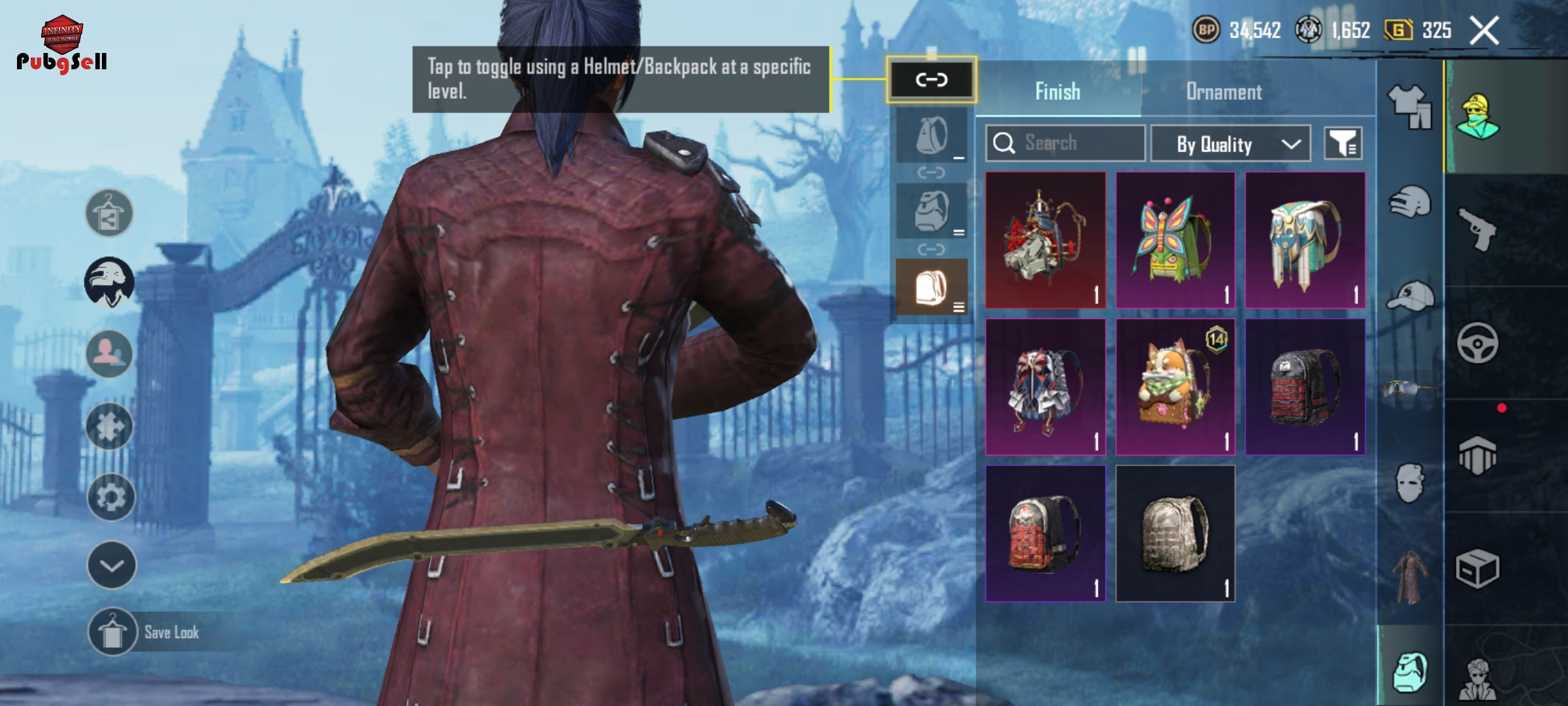Pick the plain camo backpack skin

click(x=1175, y=533)
